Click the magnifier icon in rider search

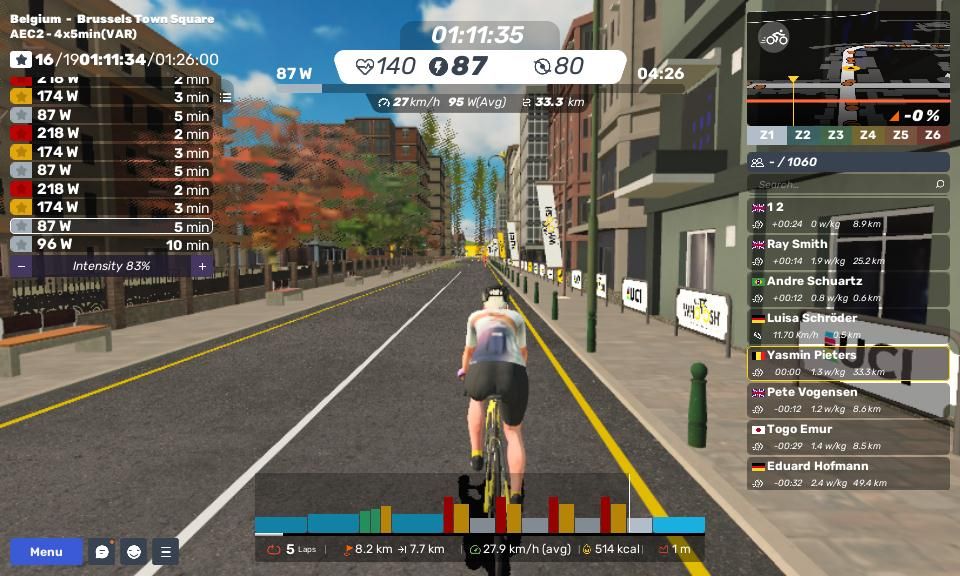[x=940, y=184]
